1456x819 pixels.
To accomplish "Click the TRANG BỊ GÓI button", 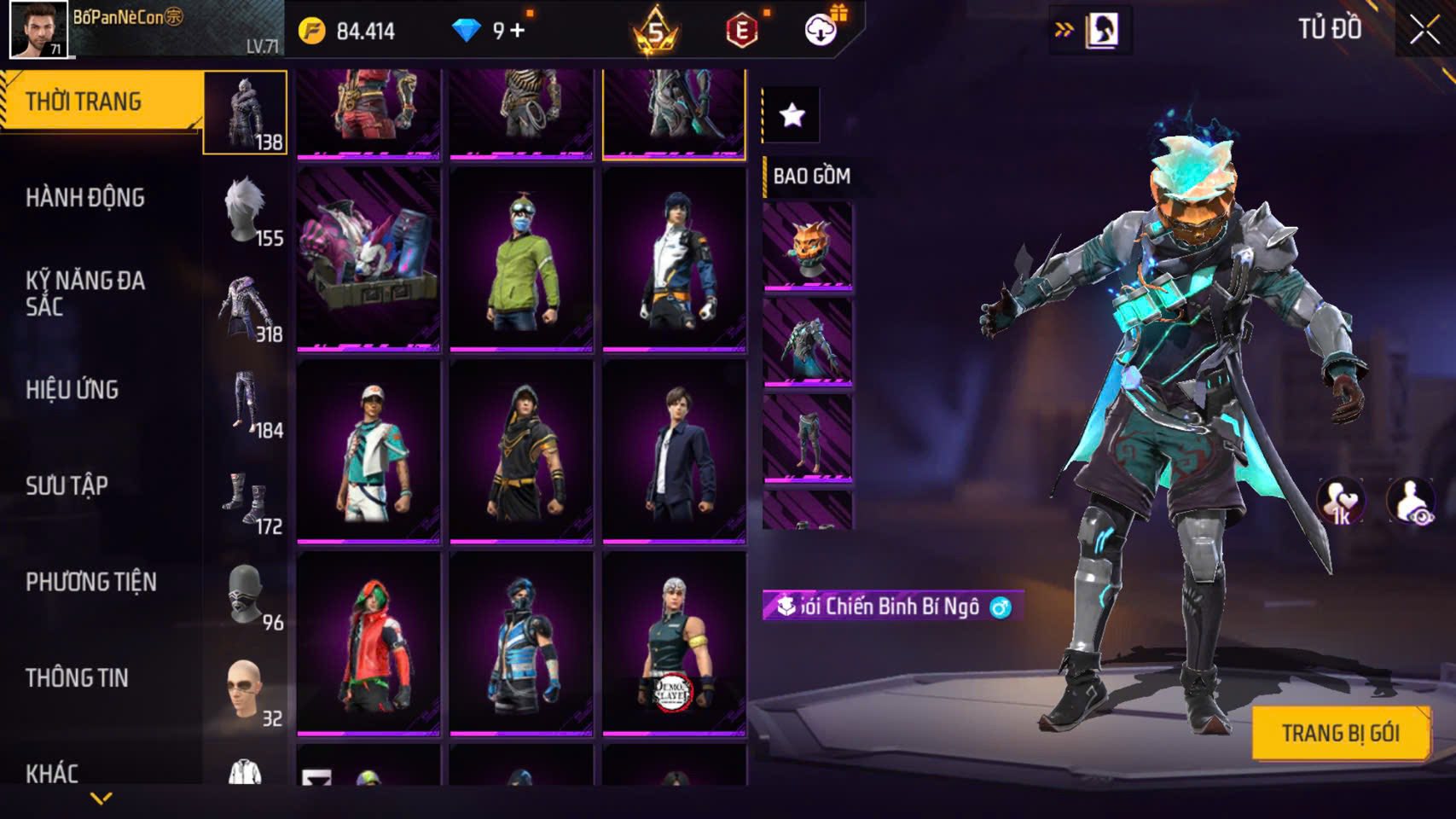I will pos(1340,733).
